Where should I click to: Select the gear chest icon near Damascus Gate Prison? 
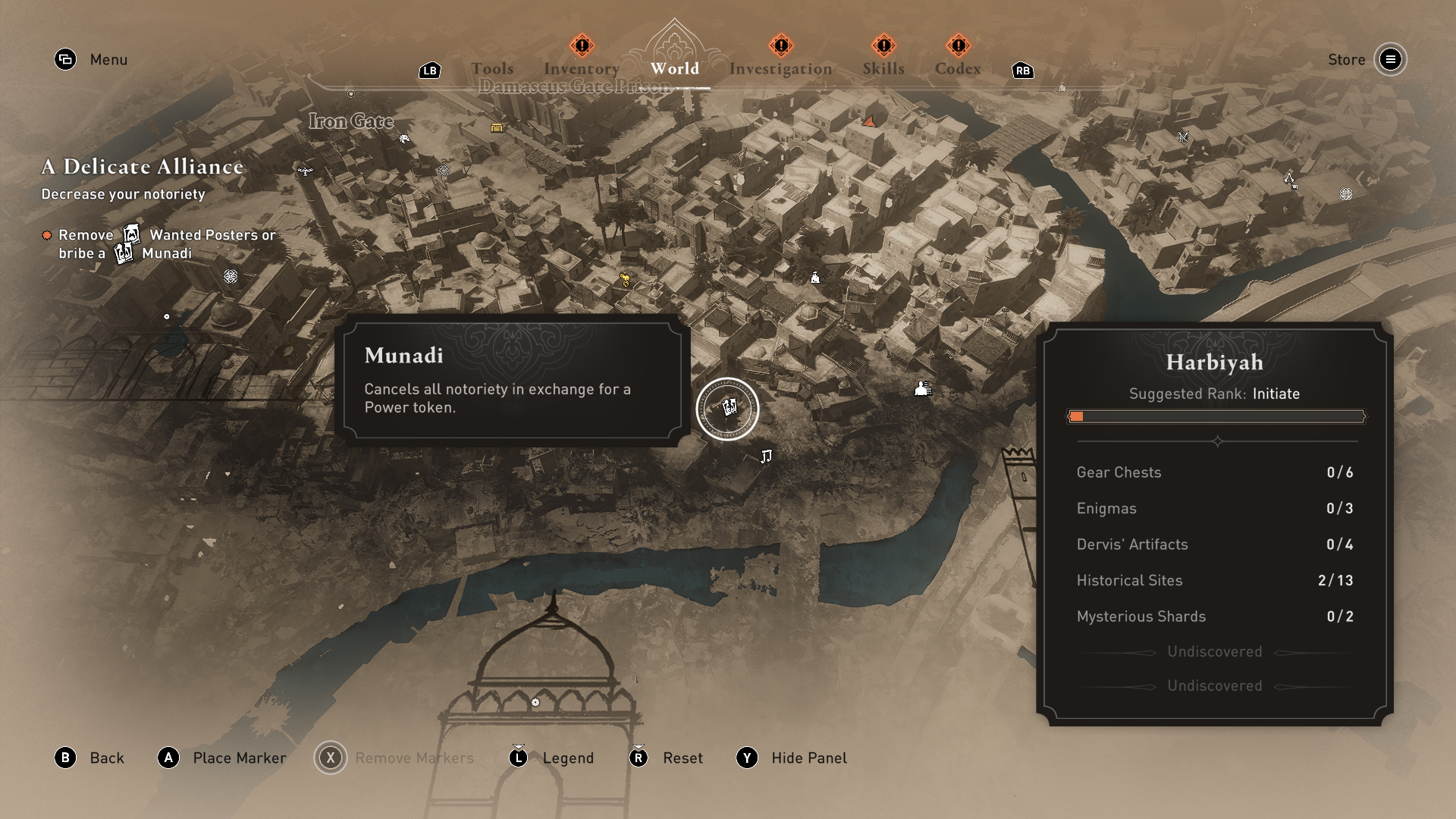pos(496,128)
